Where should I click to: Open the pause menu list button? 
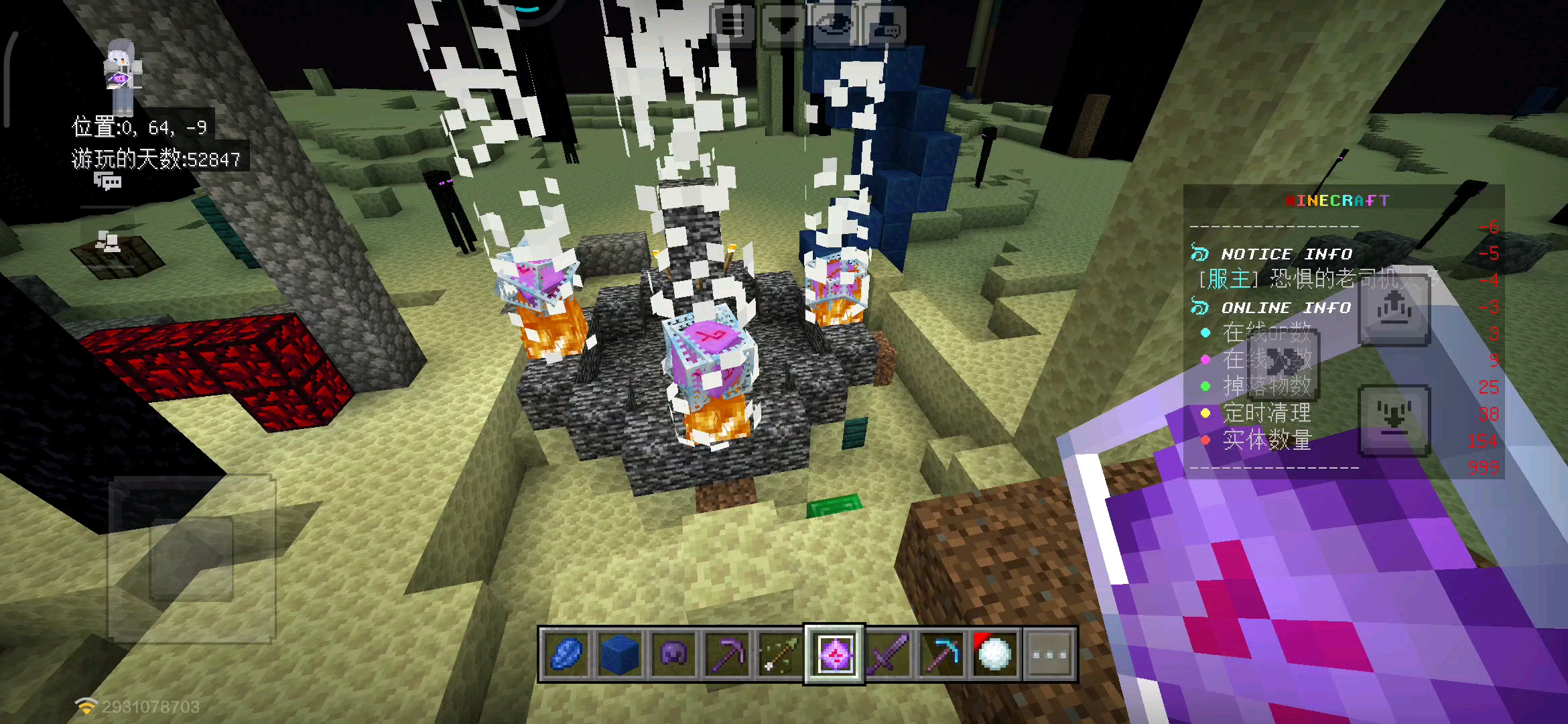click(732, 25)
